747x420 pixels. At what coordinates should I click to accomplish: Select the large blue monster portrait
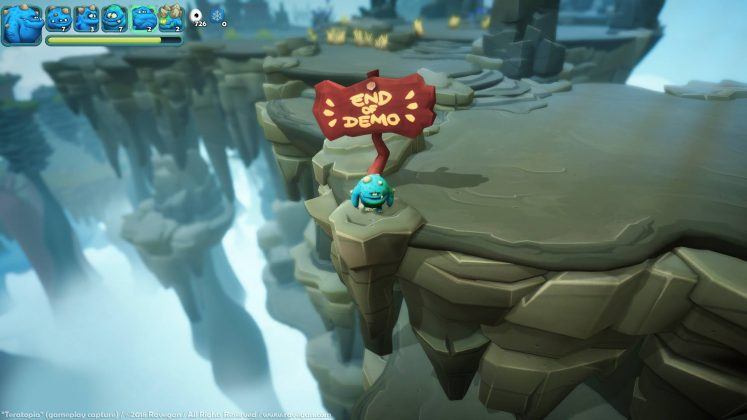point(21,24)
